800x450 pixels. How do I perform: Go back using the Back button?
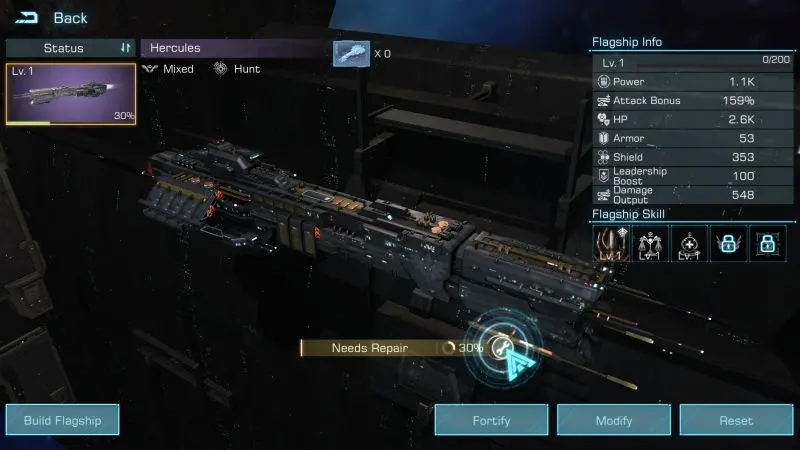pos(53,18)
